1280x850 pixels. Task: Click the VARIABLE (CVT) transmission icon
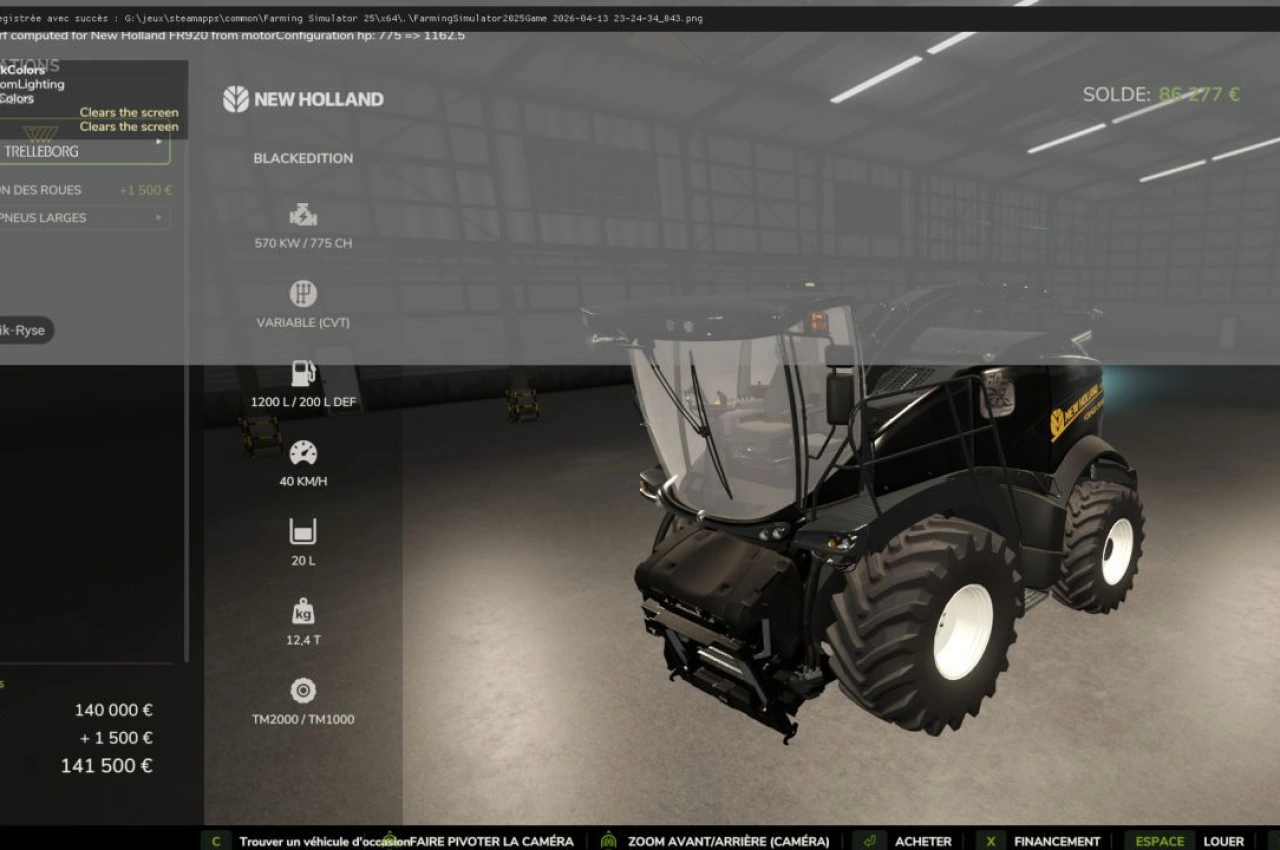pos(302,293)
